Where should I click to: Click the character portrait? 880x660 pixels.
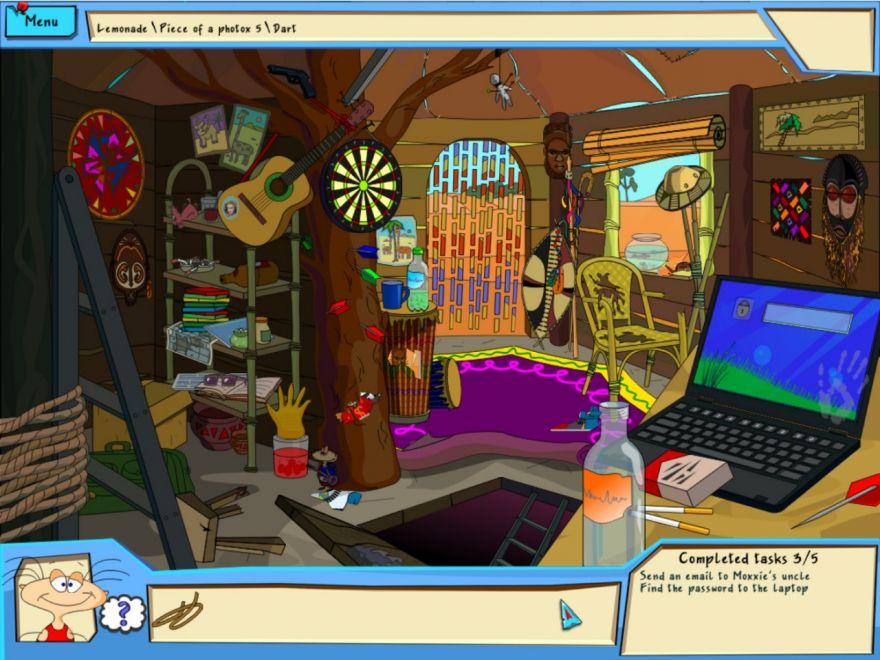click(x=56, y=598)
